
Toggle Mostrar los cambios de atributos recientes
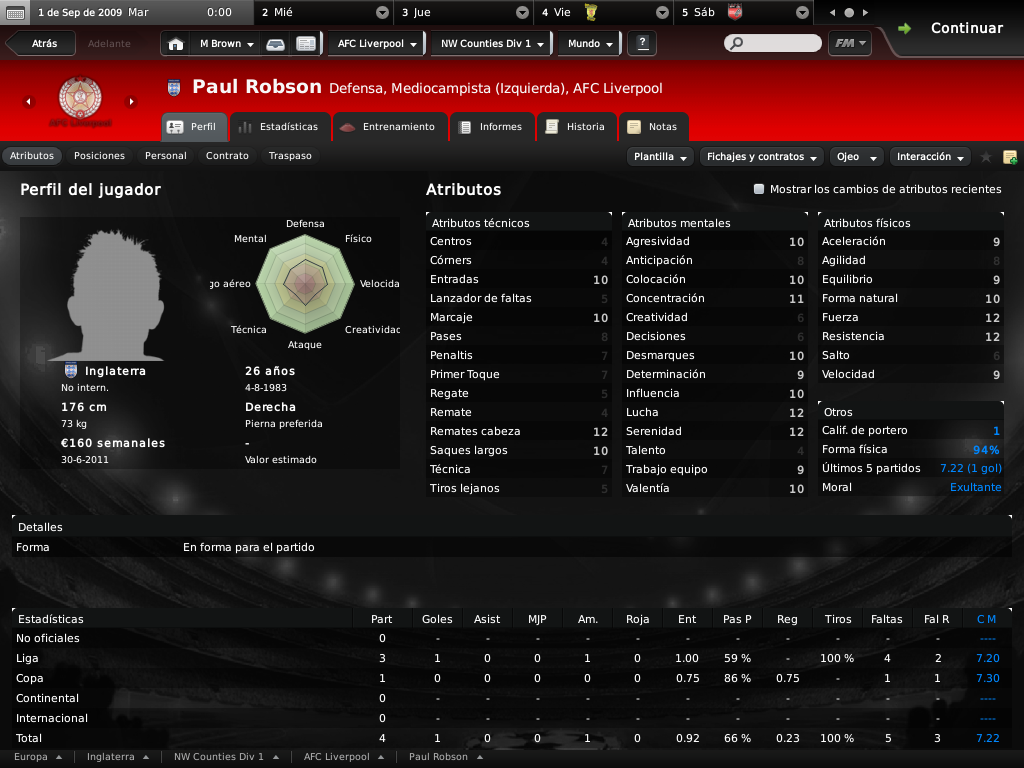point(759,189)
